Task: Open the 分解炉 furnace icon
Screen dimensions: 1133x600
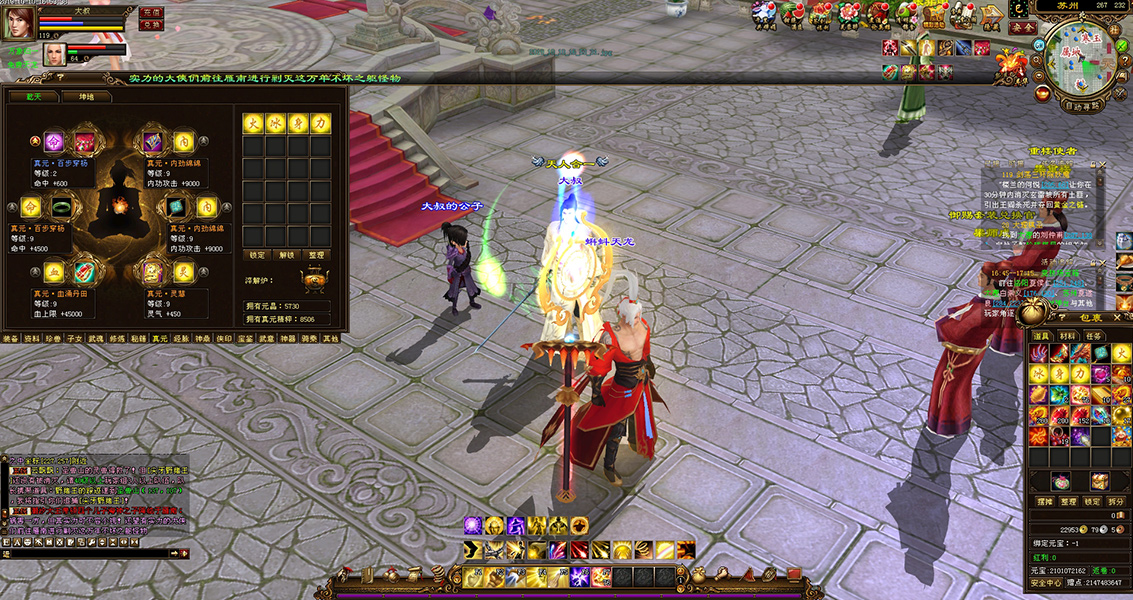Action: [314, 281]
